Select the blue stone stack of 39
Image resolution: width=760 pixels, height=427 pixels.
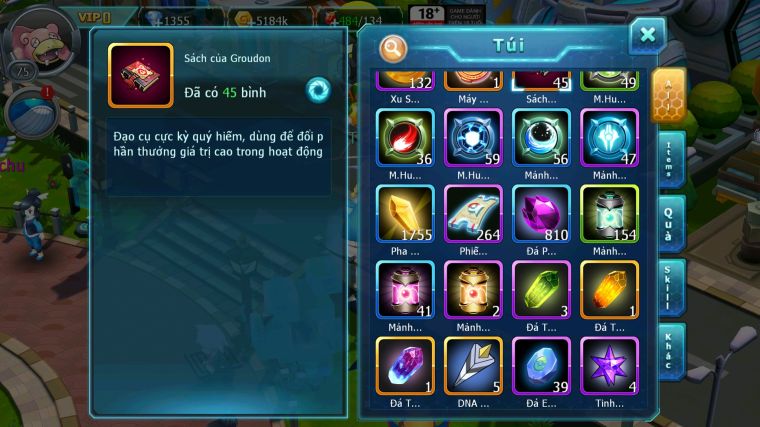pyautogui.click(x=541, y=366)
